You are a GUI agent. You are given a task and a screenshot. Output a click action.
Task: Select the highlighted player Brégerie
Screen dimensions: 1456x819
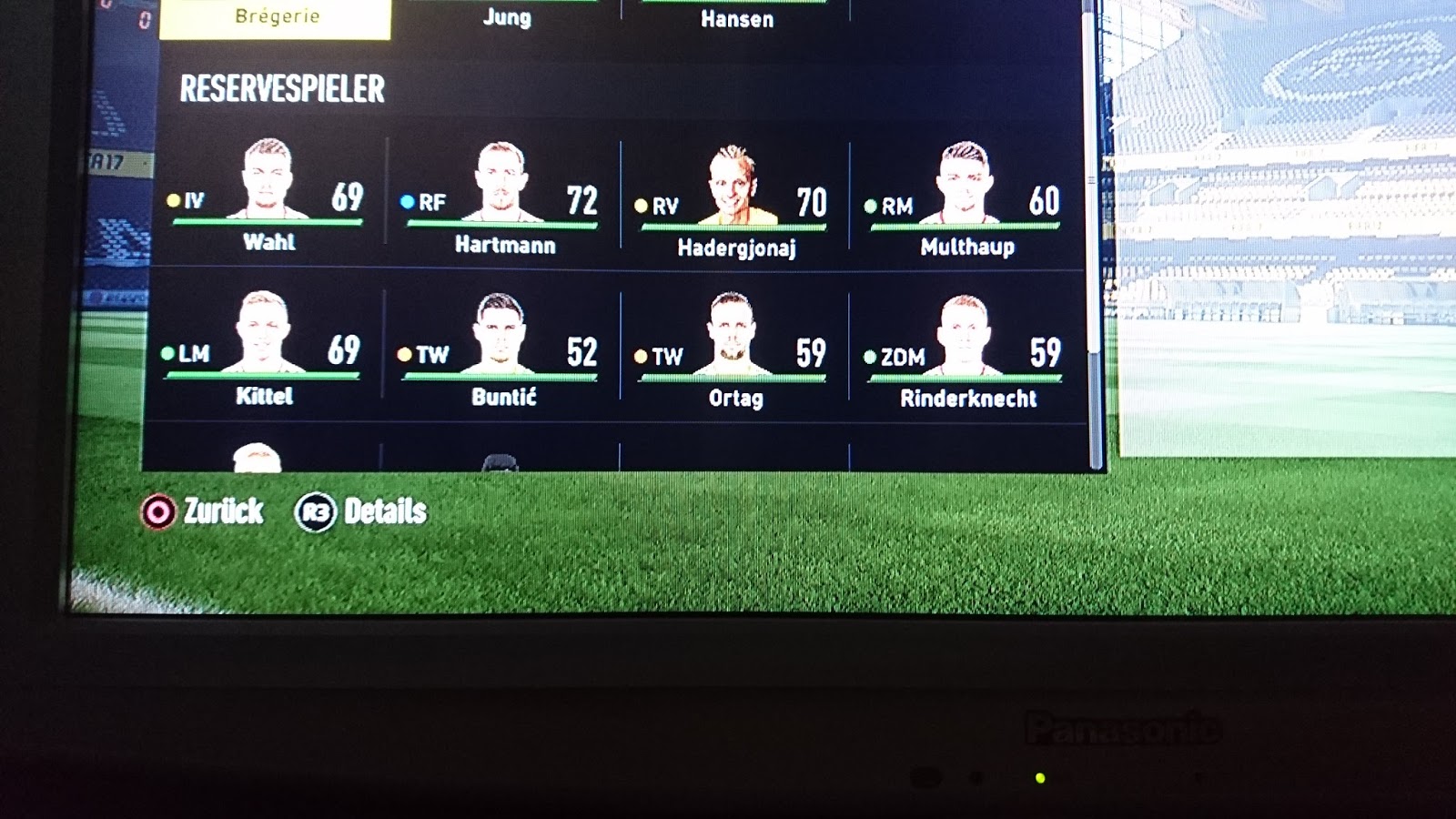click(x=276, y=17)
